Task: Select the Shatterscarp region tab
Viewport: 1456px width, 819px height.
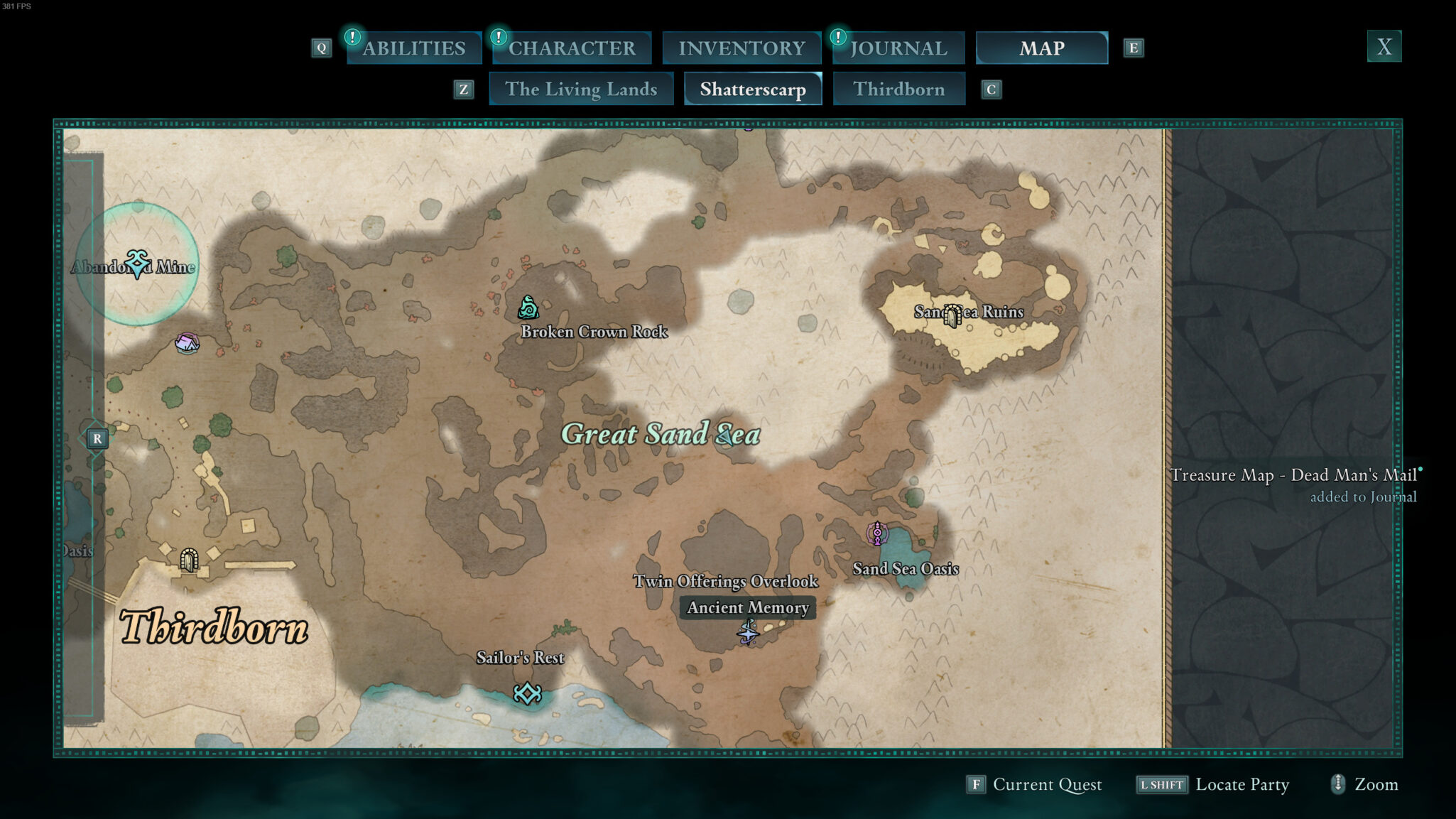Action: [x=753, y=90]
